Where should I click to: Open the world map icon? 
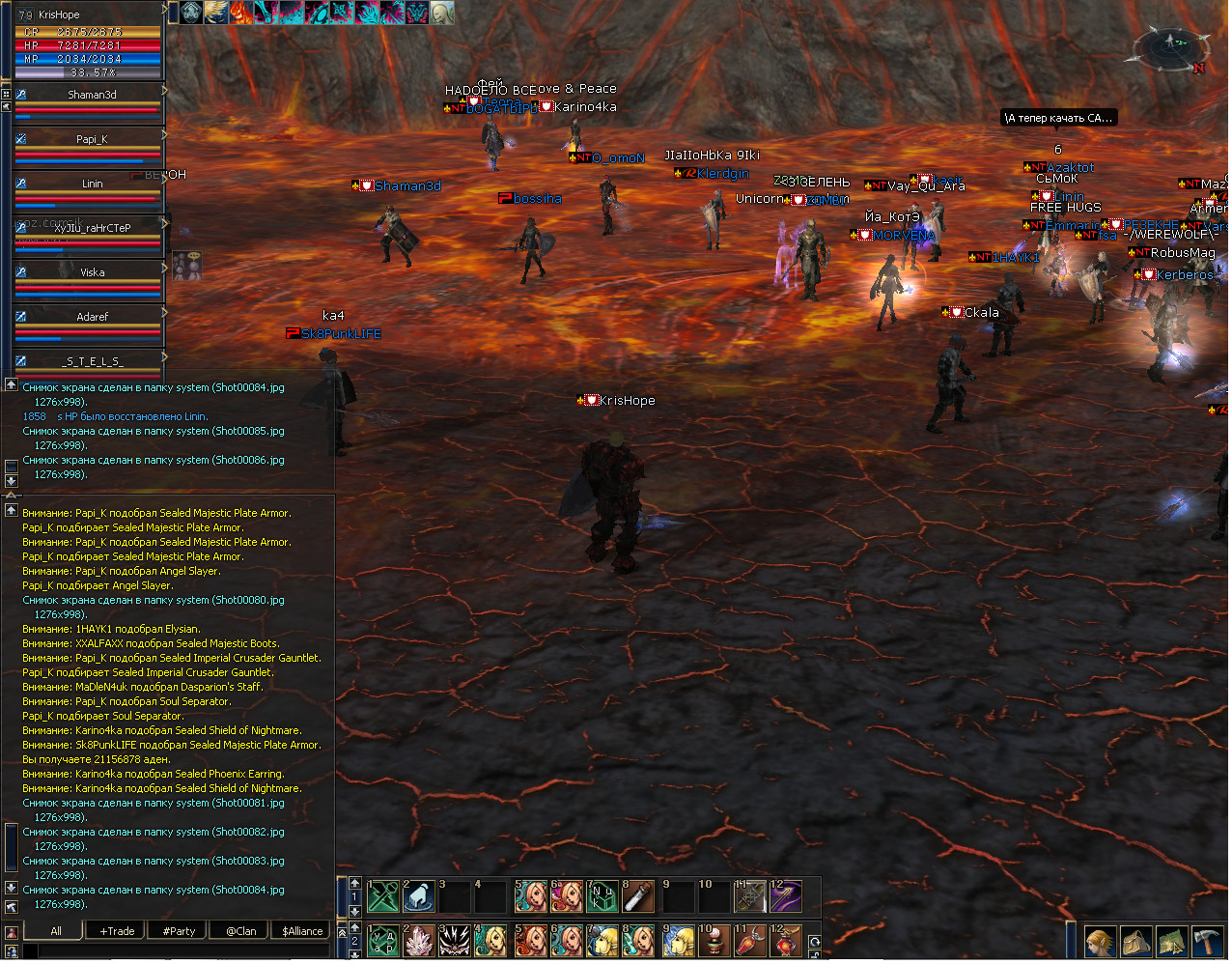(1171, 941)
